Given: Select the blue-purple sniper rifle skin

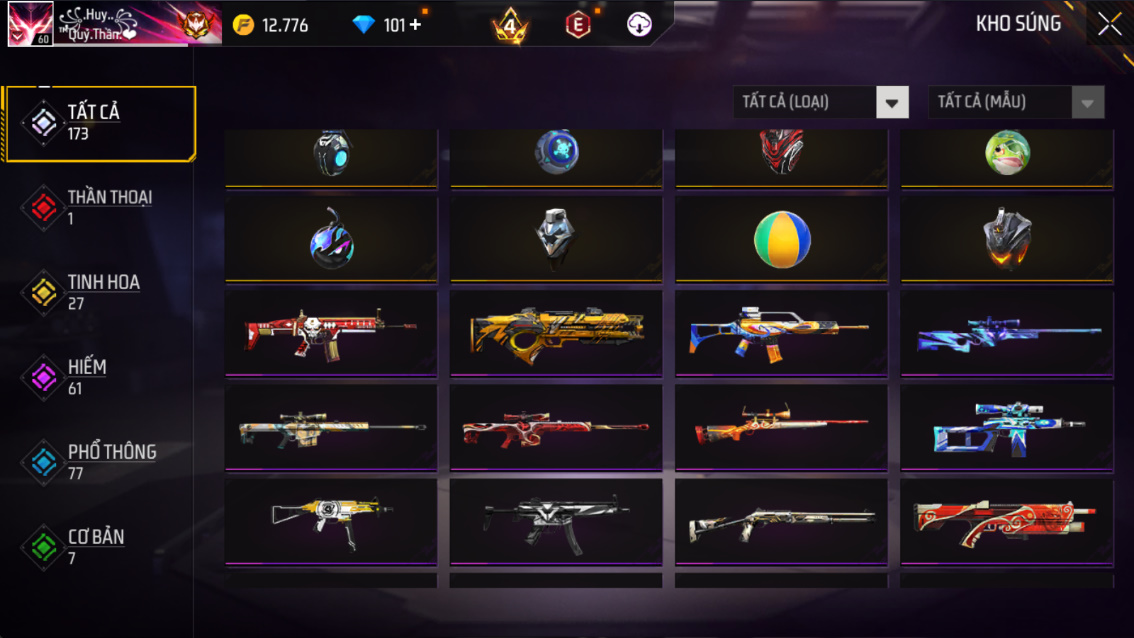Looking at the screenshot, I should click(1007, 333).
